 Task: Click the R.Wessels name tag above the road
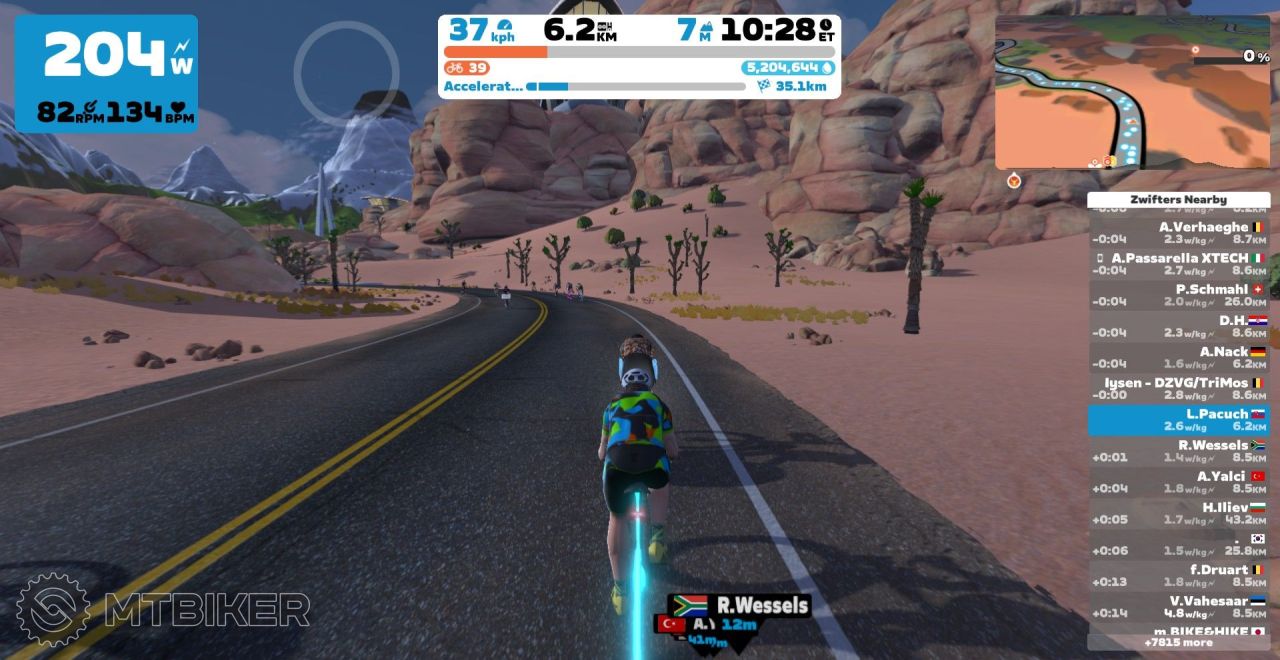[x=740, y=604]
